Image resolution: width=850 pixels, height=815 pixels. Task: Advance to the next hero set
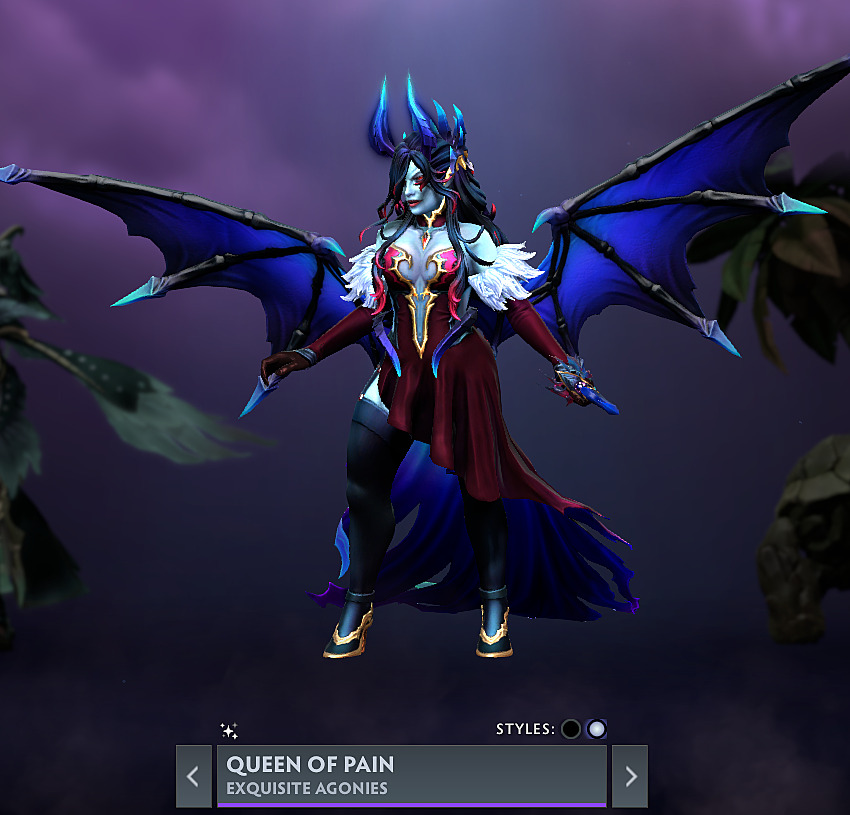[x=630, y=776]
